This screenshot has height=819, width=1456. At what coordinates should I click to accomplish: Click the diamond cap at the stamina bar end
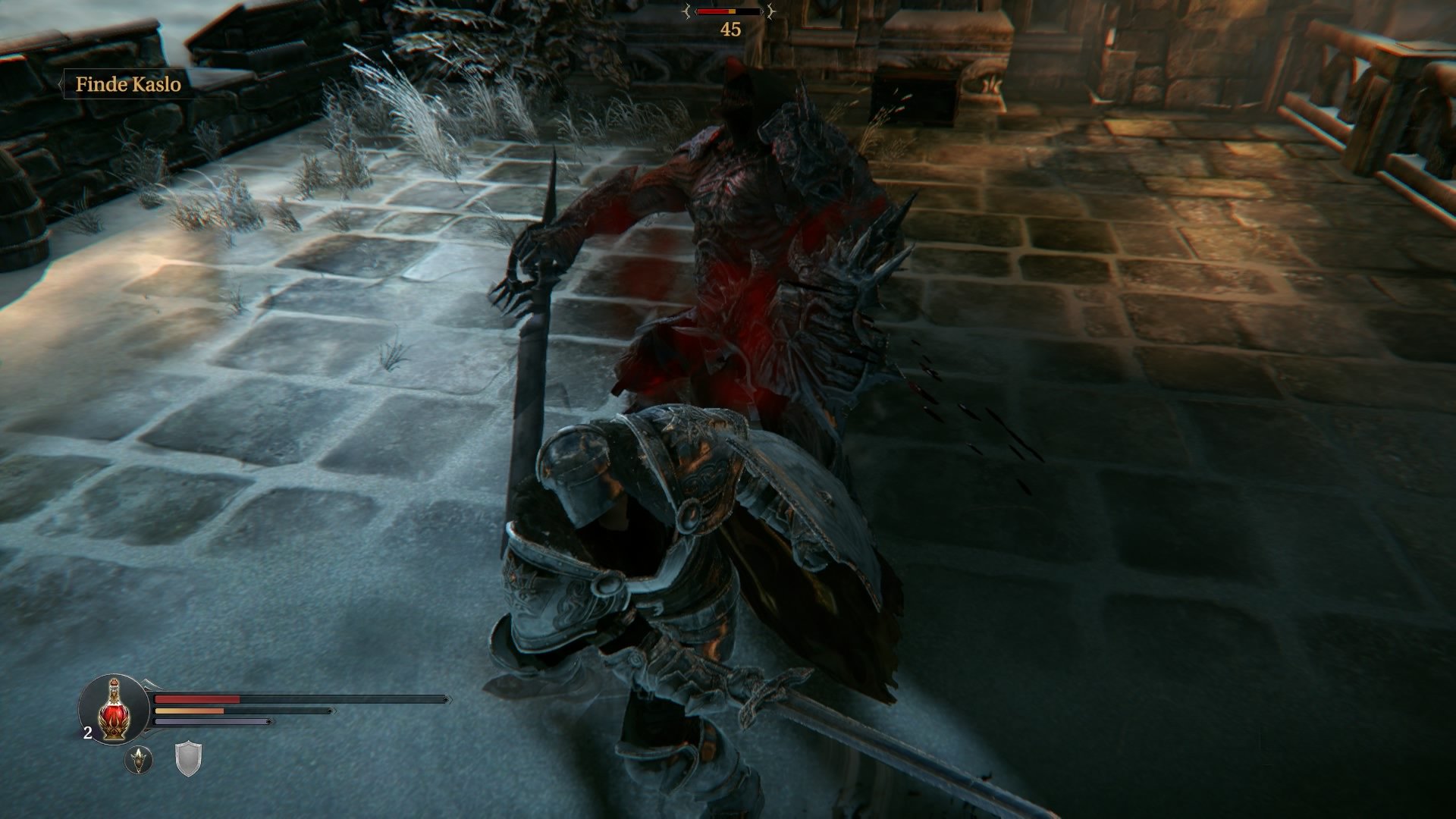coord(329,711)
